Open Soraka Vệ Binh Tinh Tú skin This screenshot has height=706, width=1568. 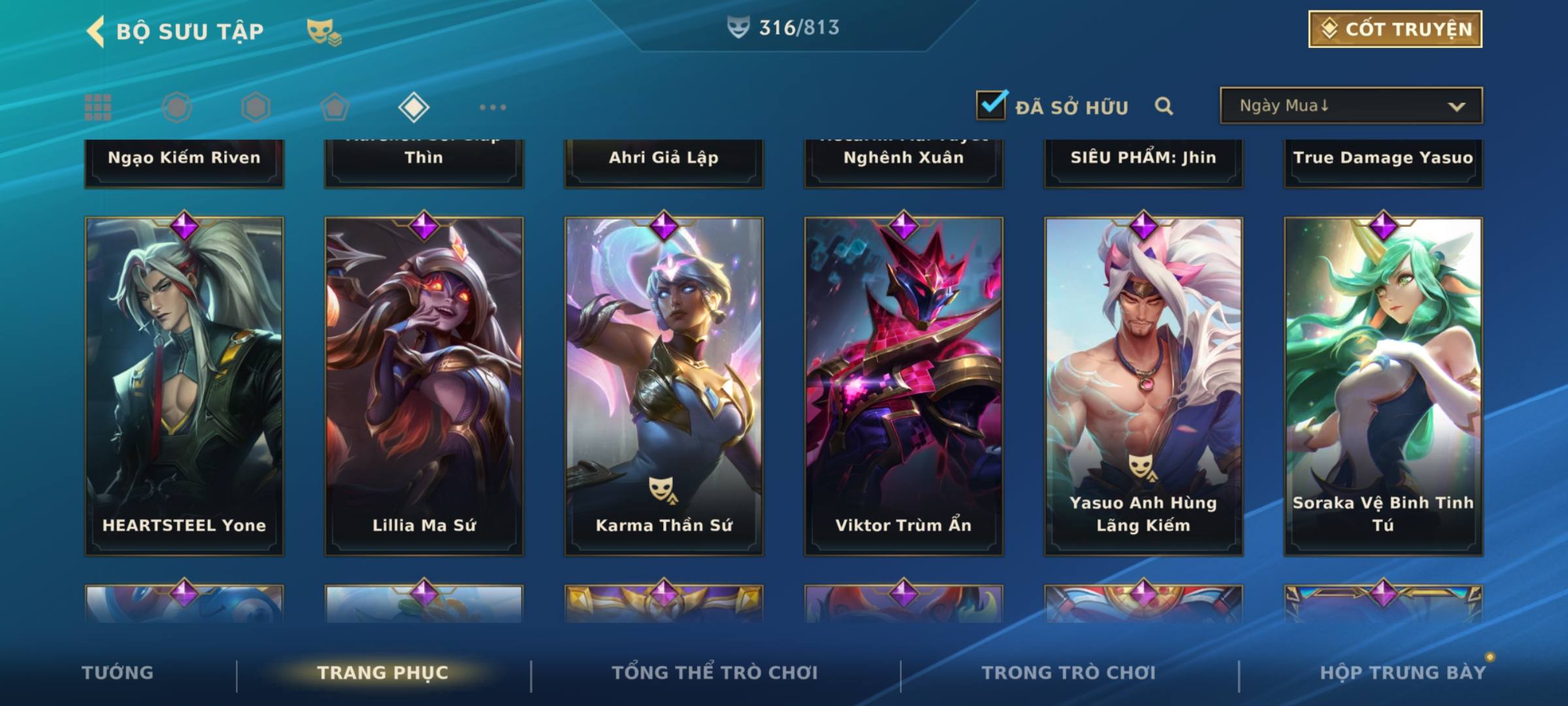1383,386
